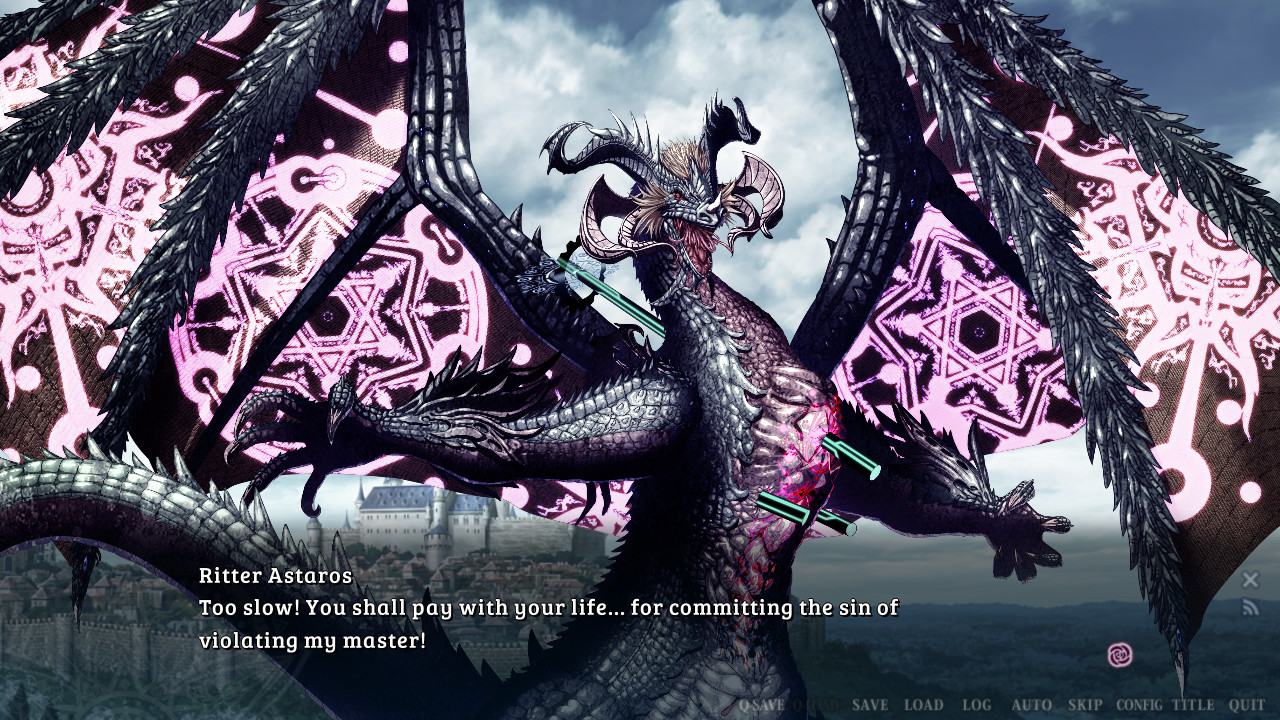The height and width of the screenshot is (720, 1280).
Task: Activate QSAVE to quick save
Action: (x=760, y=706)
